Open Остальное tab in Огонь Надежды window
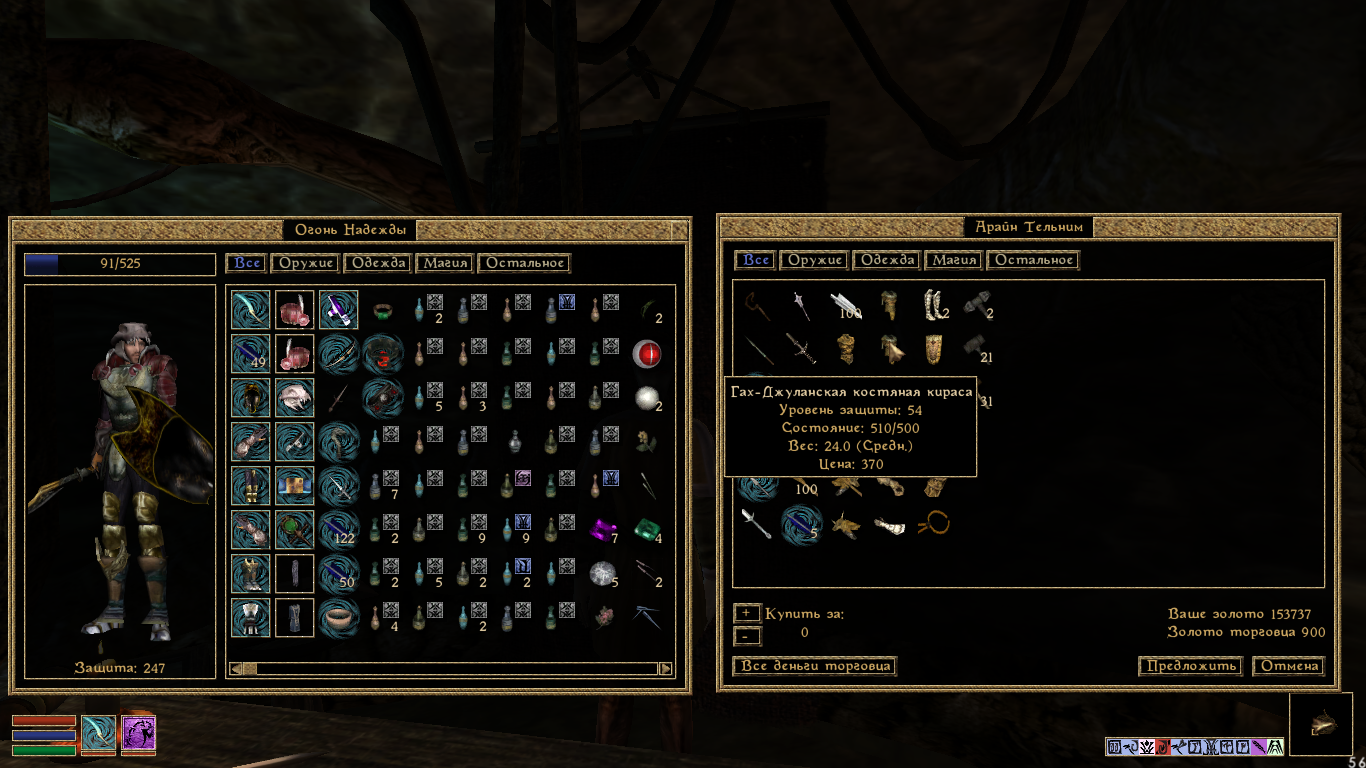This screenshot has width=1366, height=768. pos(524,263)
